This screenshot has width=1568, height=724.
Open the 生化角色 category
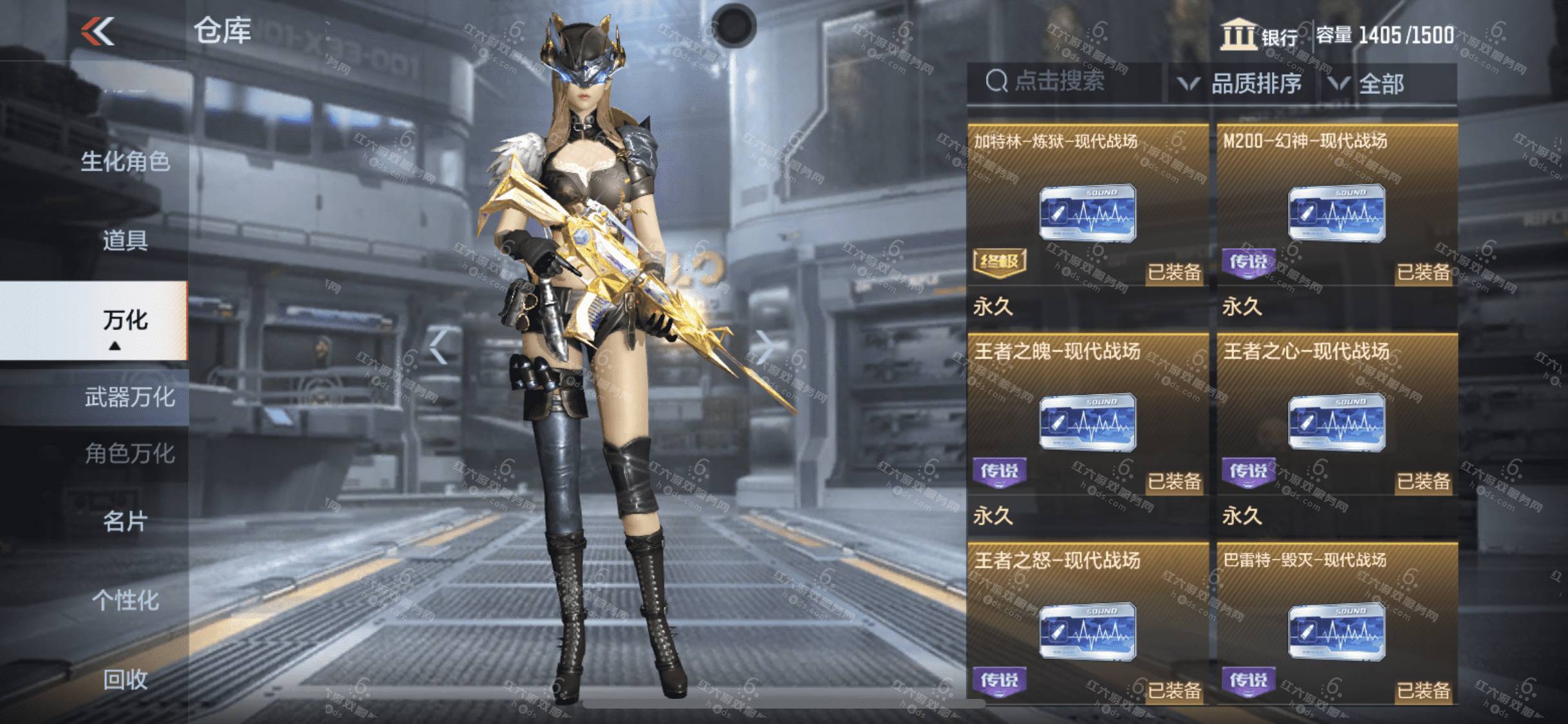pos(125,162)
